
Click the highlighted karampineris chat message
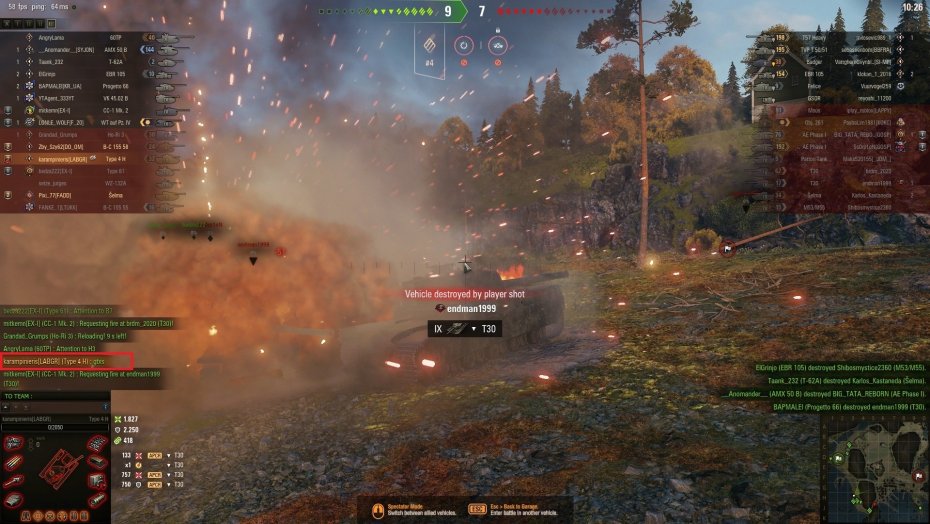[x=67, y=360]
